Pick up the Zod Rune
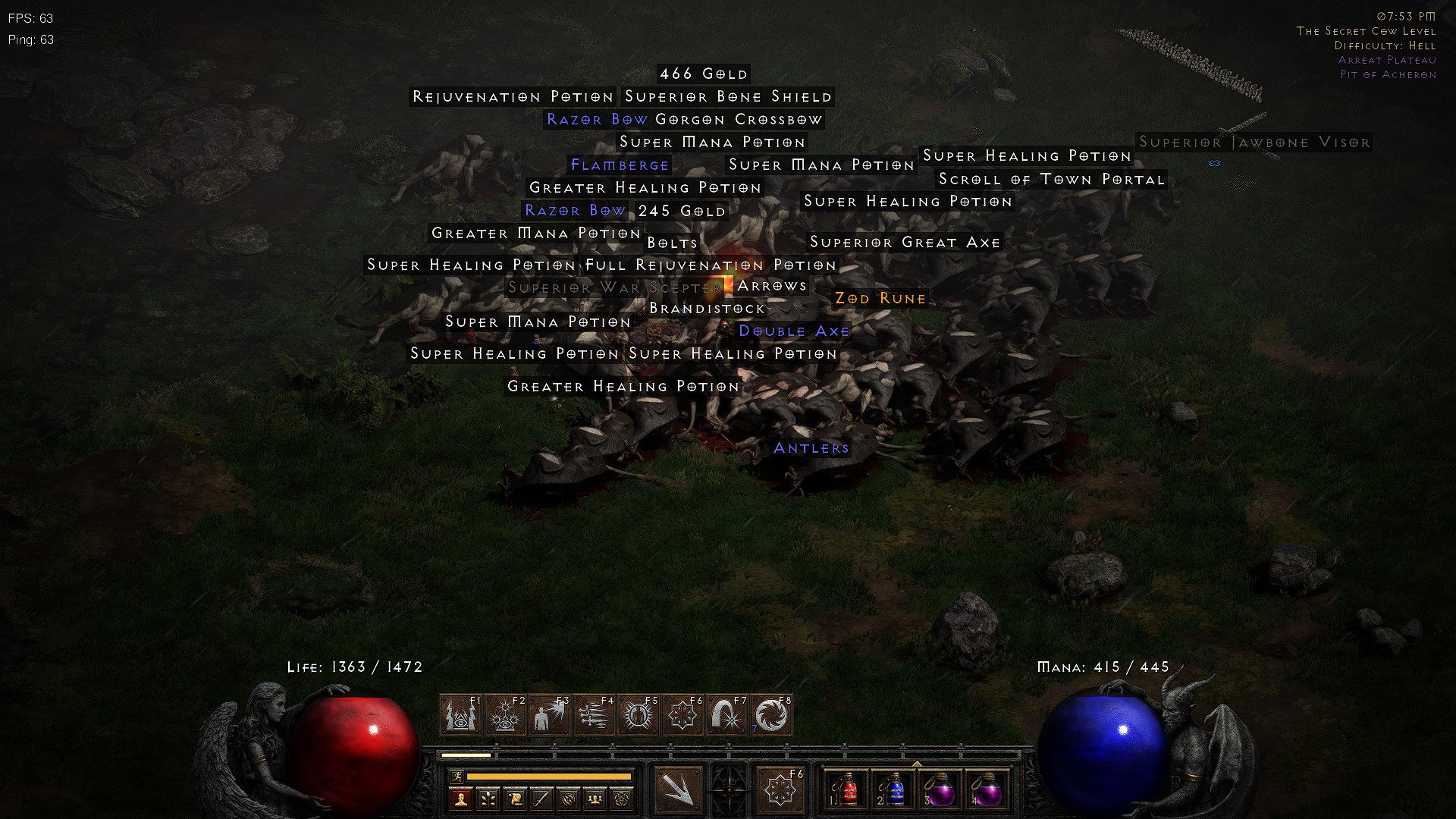Viewport: 1456px width, 819px height. 880,299
